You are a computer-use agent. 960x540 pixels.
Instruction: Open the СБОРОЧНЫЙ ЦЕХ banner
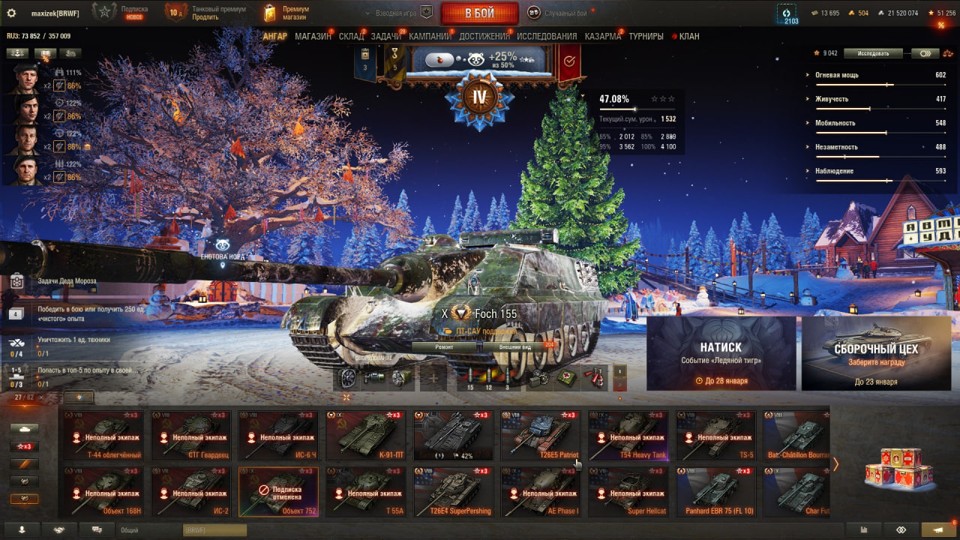pyautogui.click(x=875, y=354)
